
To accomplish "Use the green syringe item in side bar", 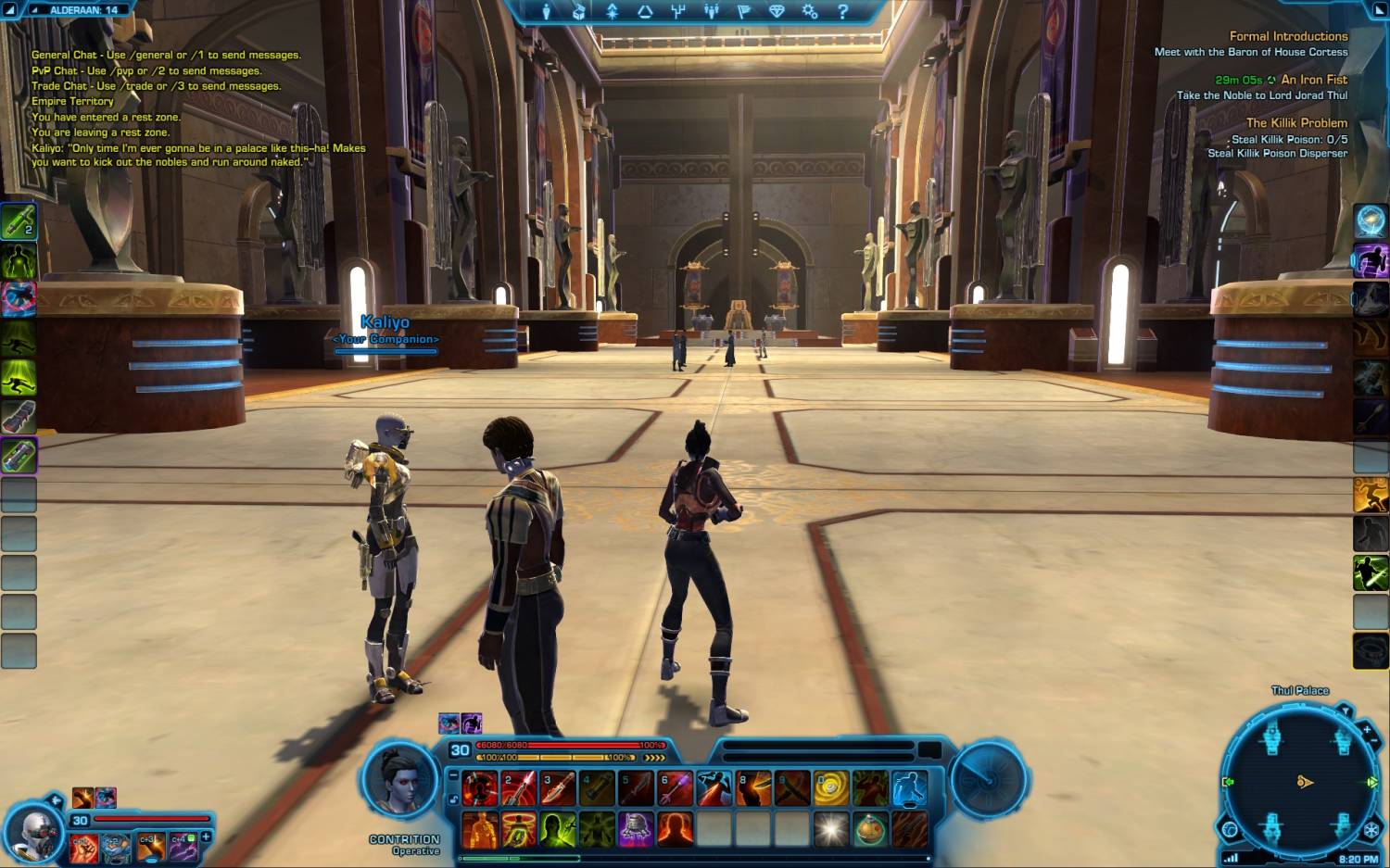I will tap(18, 221).
